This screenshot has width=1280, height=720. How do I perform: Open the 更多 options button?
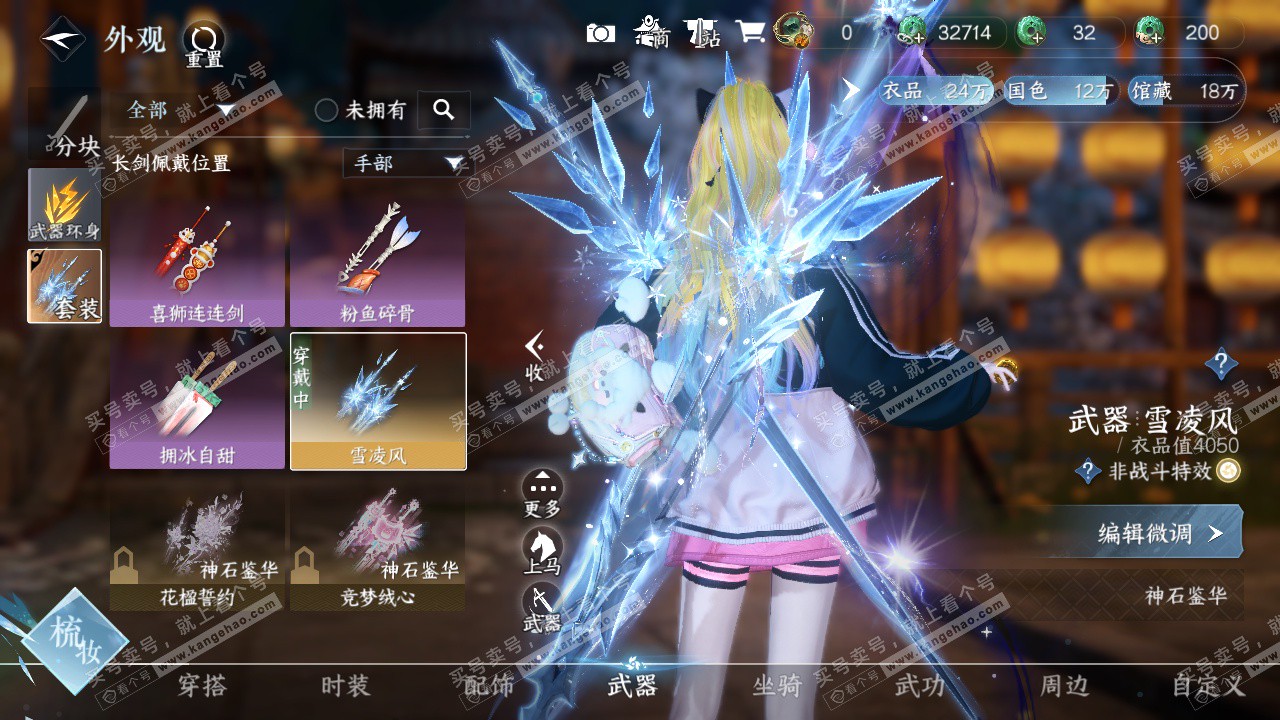click(542, 492)
